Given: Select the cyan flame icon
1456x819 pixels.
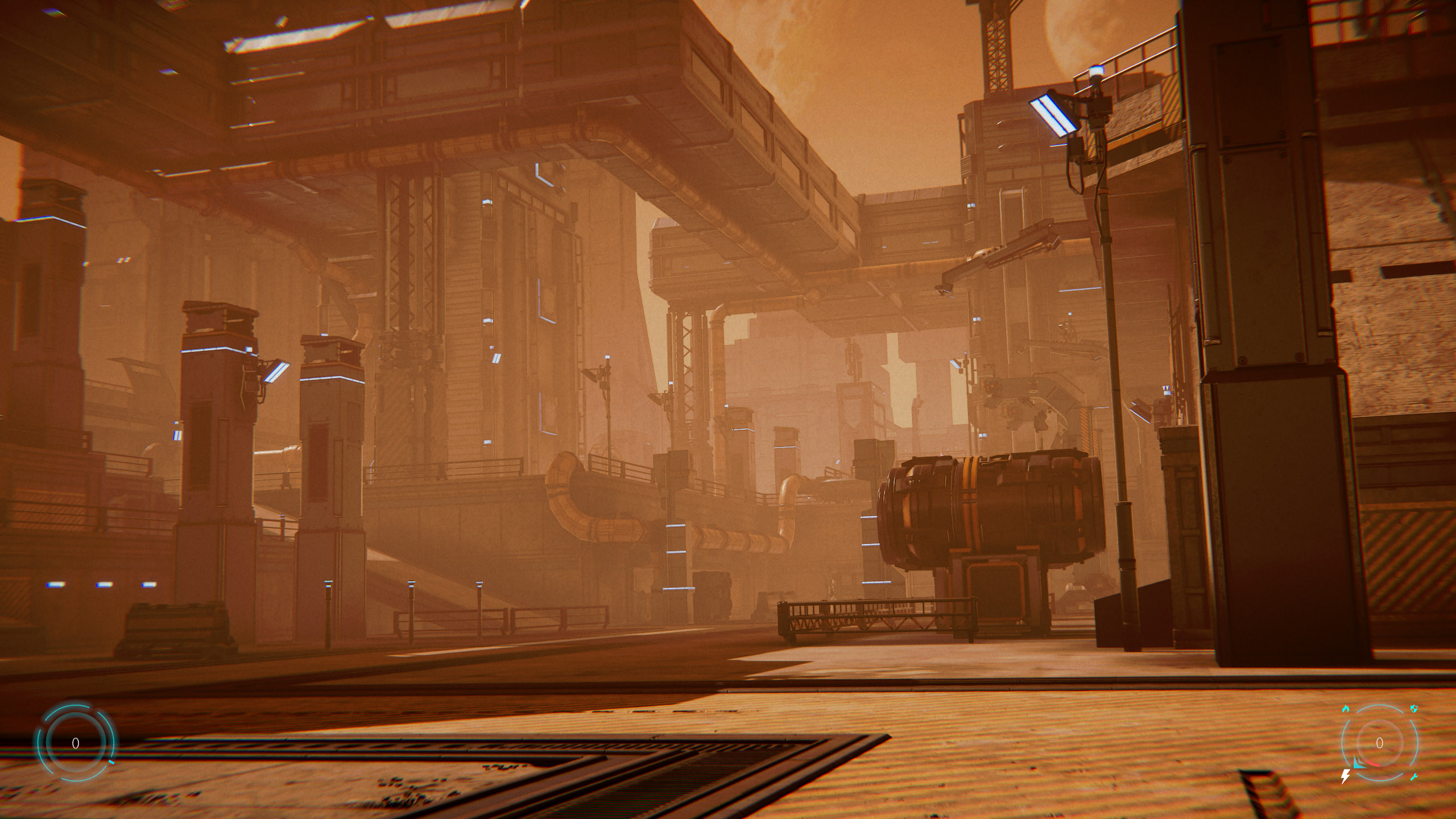Looking at the screenshot, I should point(1346,709).
